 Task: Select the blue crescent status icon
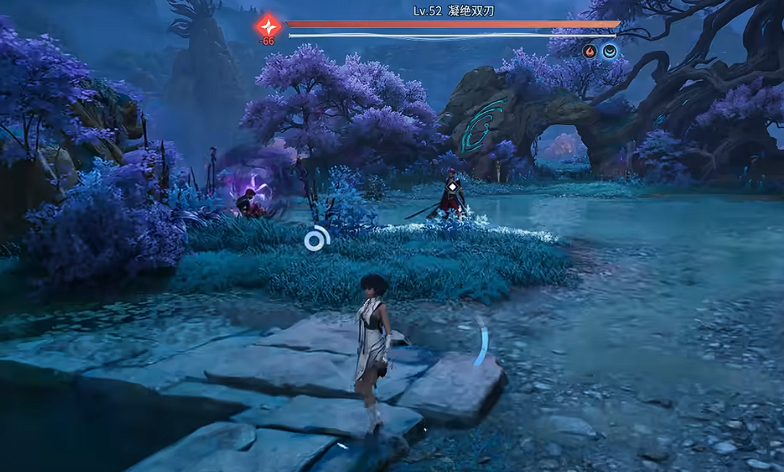[608, 51]
